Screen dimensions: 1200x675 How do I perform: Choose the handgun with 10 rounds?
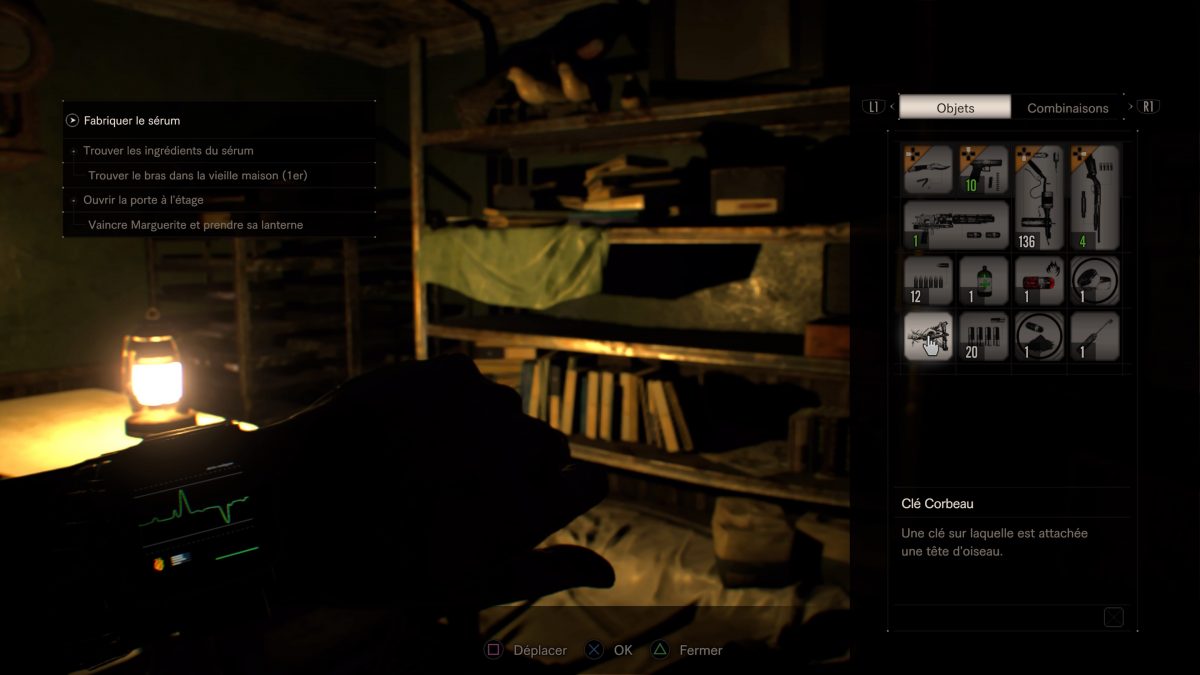(984, 170)
